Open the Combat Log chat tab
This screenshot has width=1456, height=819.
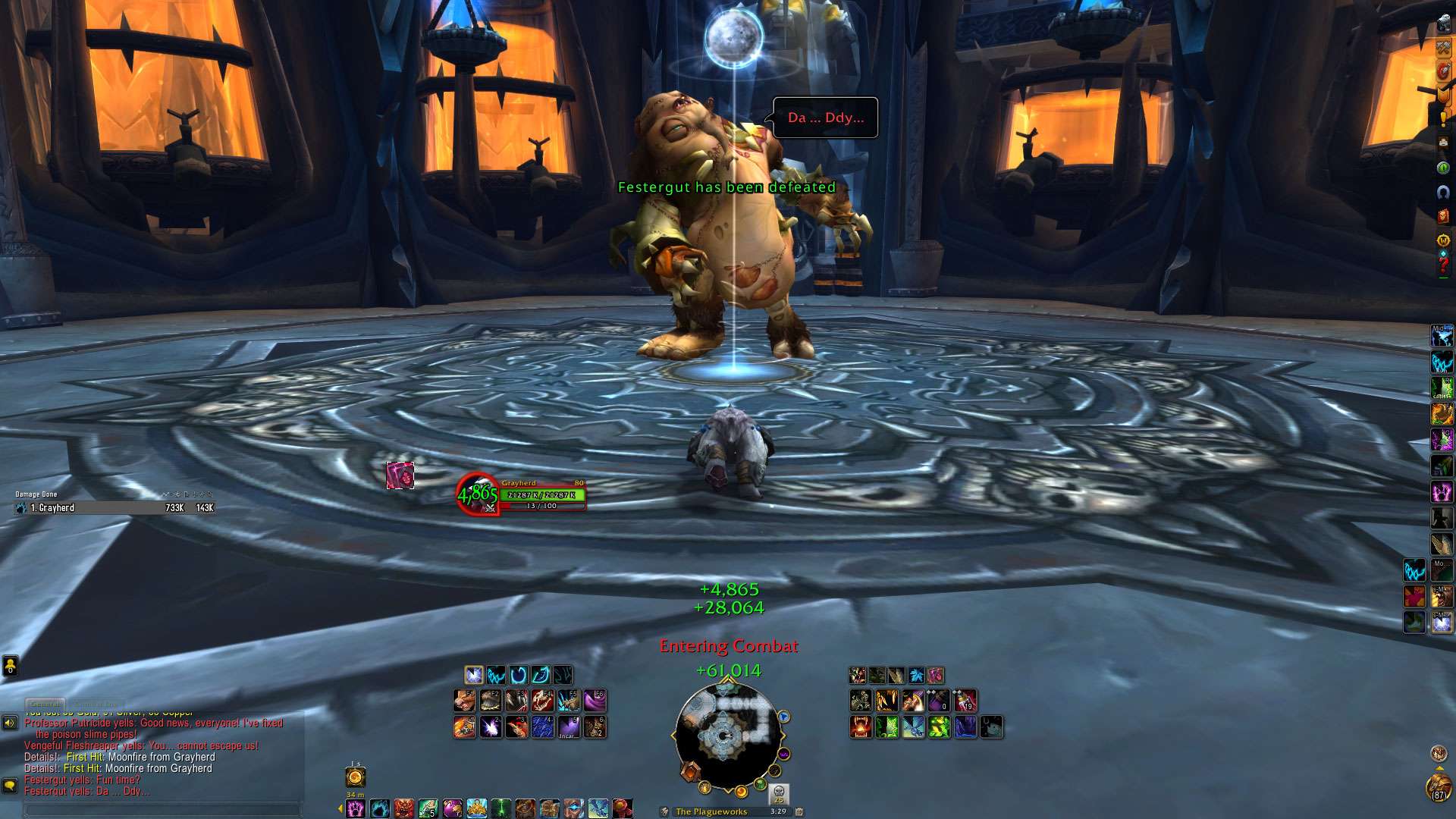point(96,704)
